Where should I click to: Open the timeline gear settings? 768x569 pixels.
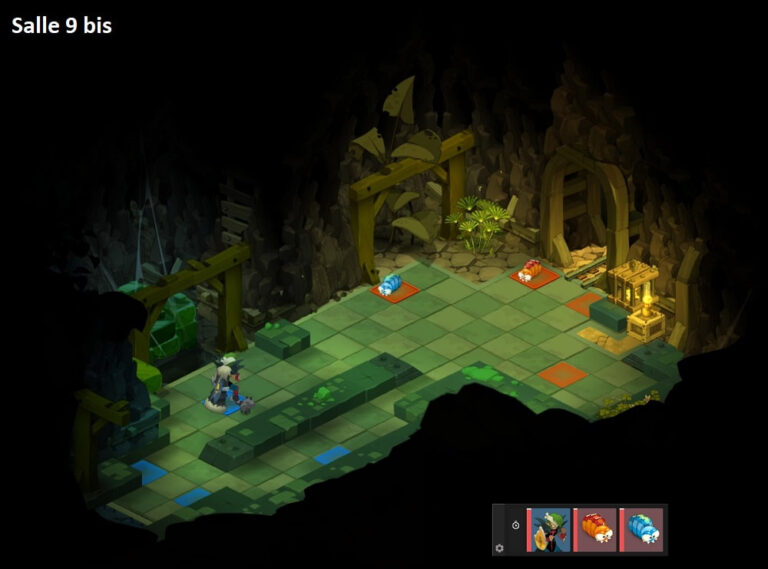point(500,548)
